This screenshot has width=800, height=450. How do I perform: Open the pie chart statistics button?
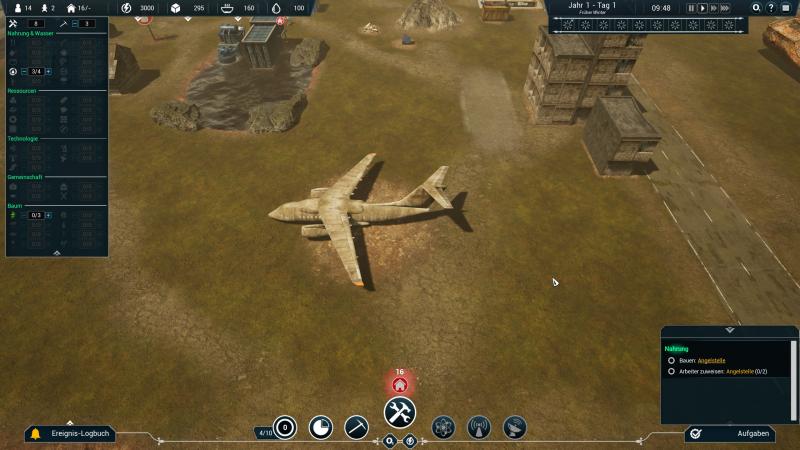[320, 427]
